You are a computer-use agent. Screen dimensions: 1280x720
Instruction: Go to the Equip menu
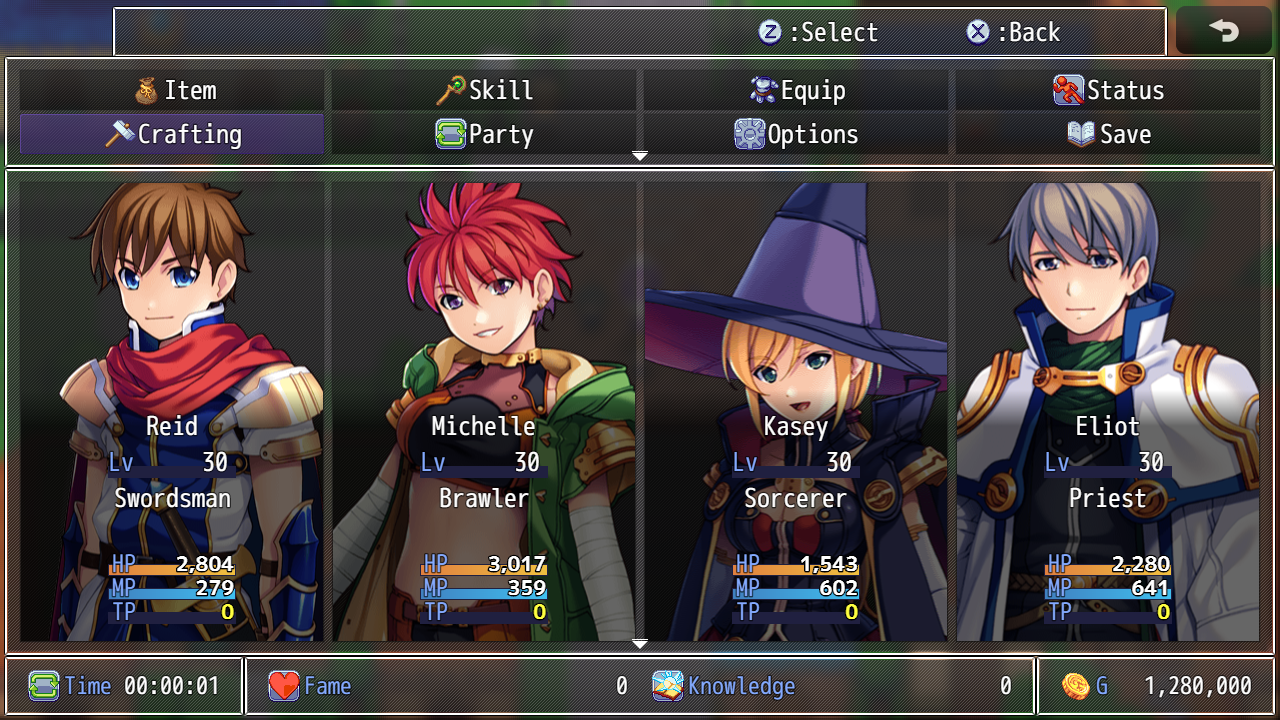[x=796, y=91]
